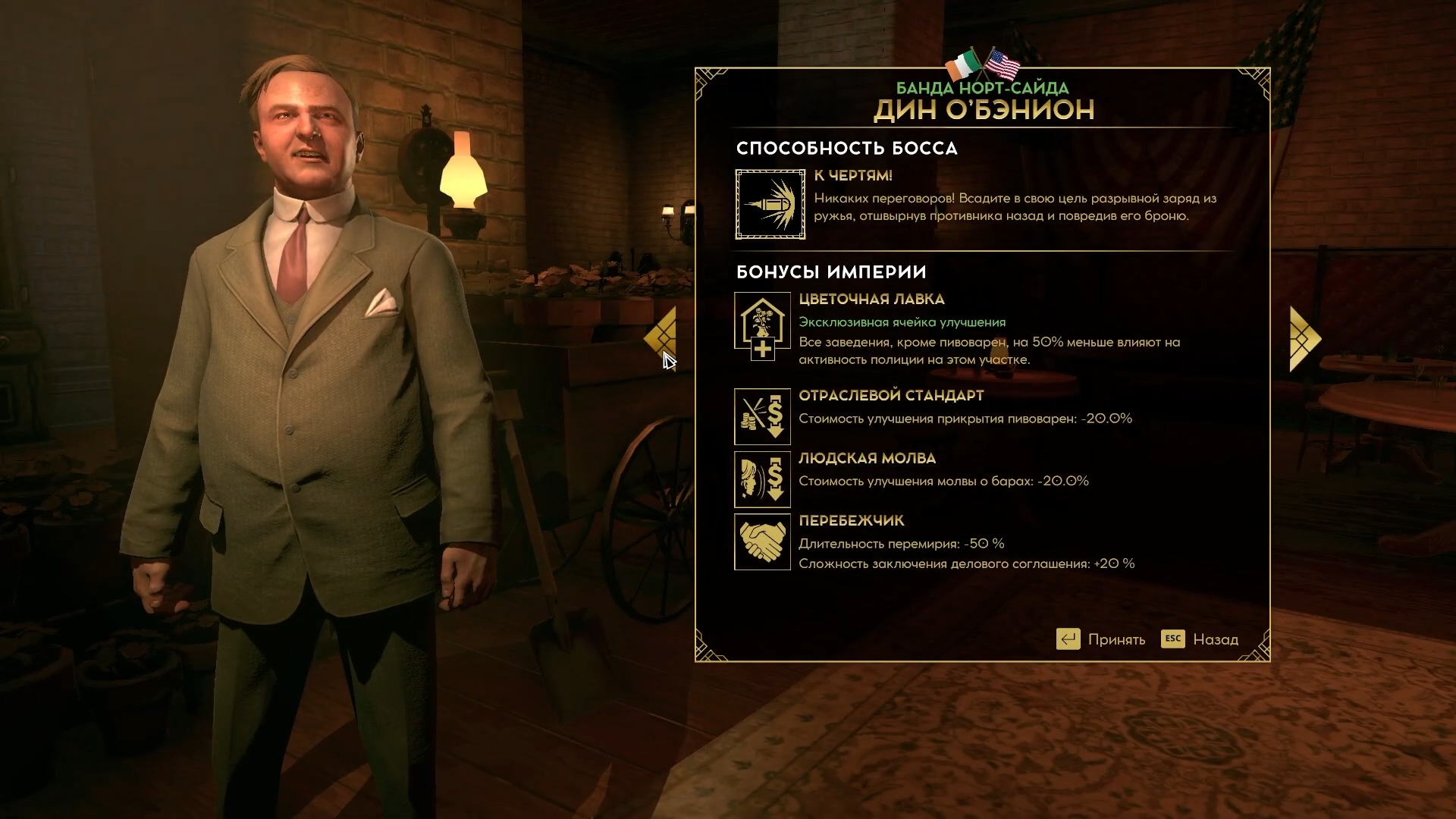Click the Перебежчик handshake bonus icon
This screenshot has height=819, width=1456.
pyautogui.click(x=762, y=541)
